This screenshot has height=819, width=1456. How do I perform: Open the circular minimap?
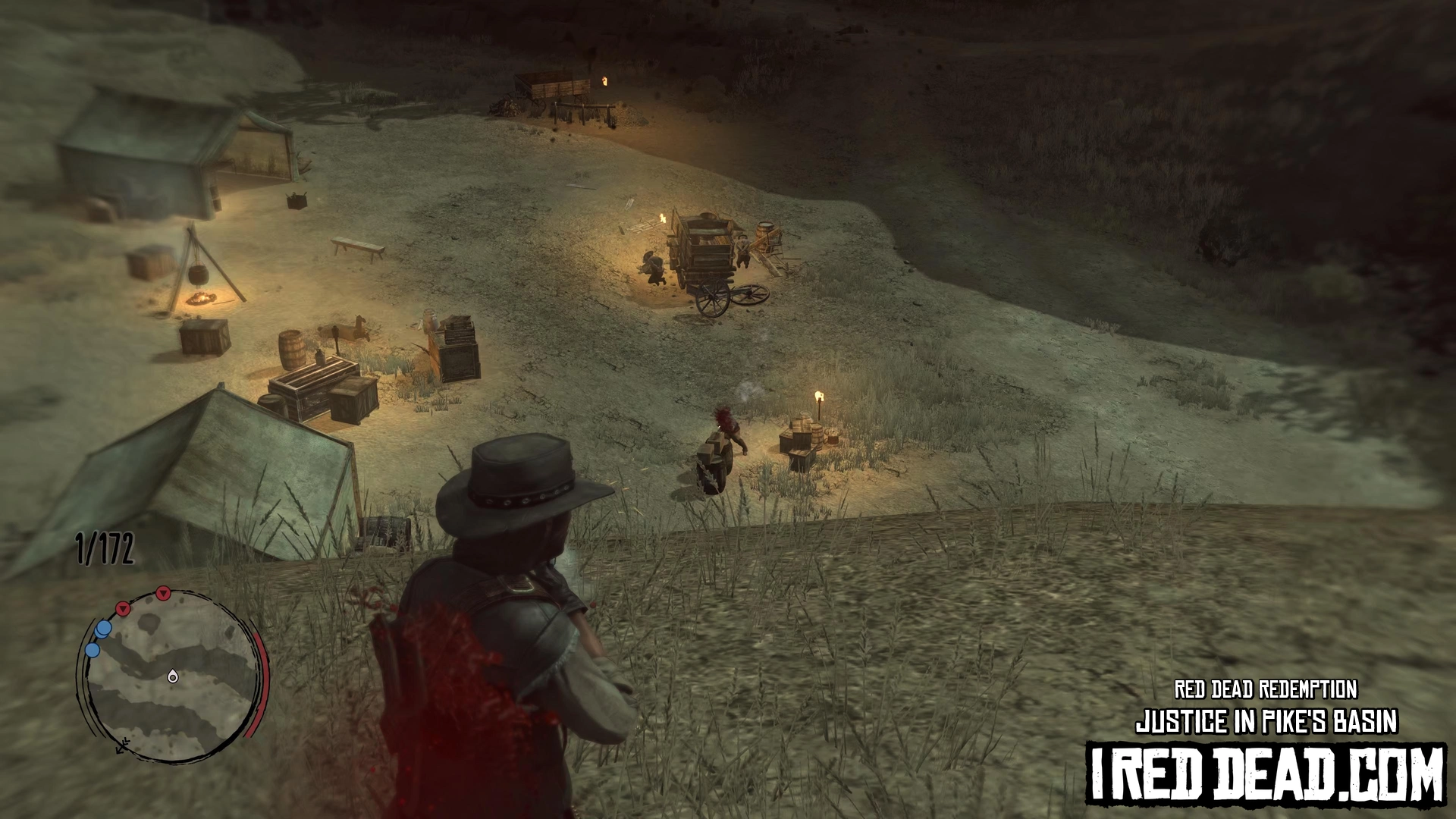[171, 675]
